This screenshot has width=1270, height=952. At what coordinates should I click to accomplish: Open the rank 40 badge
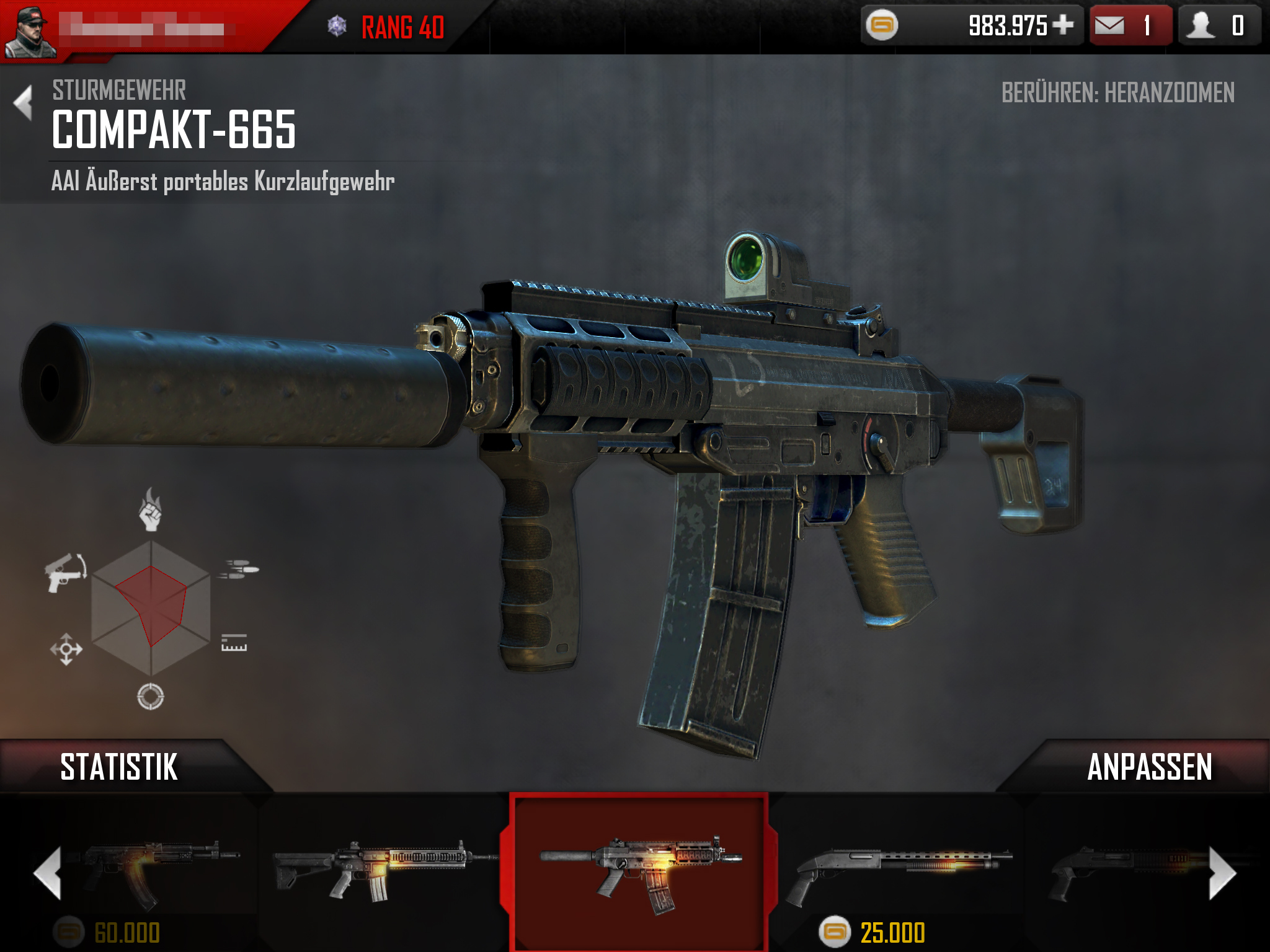(386, 27)
